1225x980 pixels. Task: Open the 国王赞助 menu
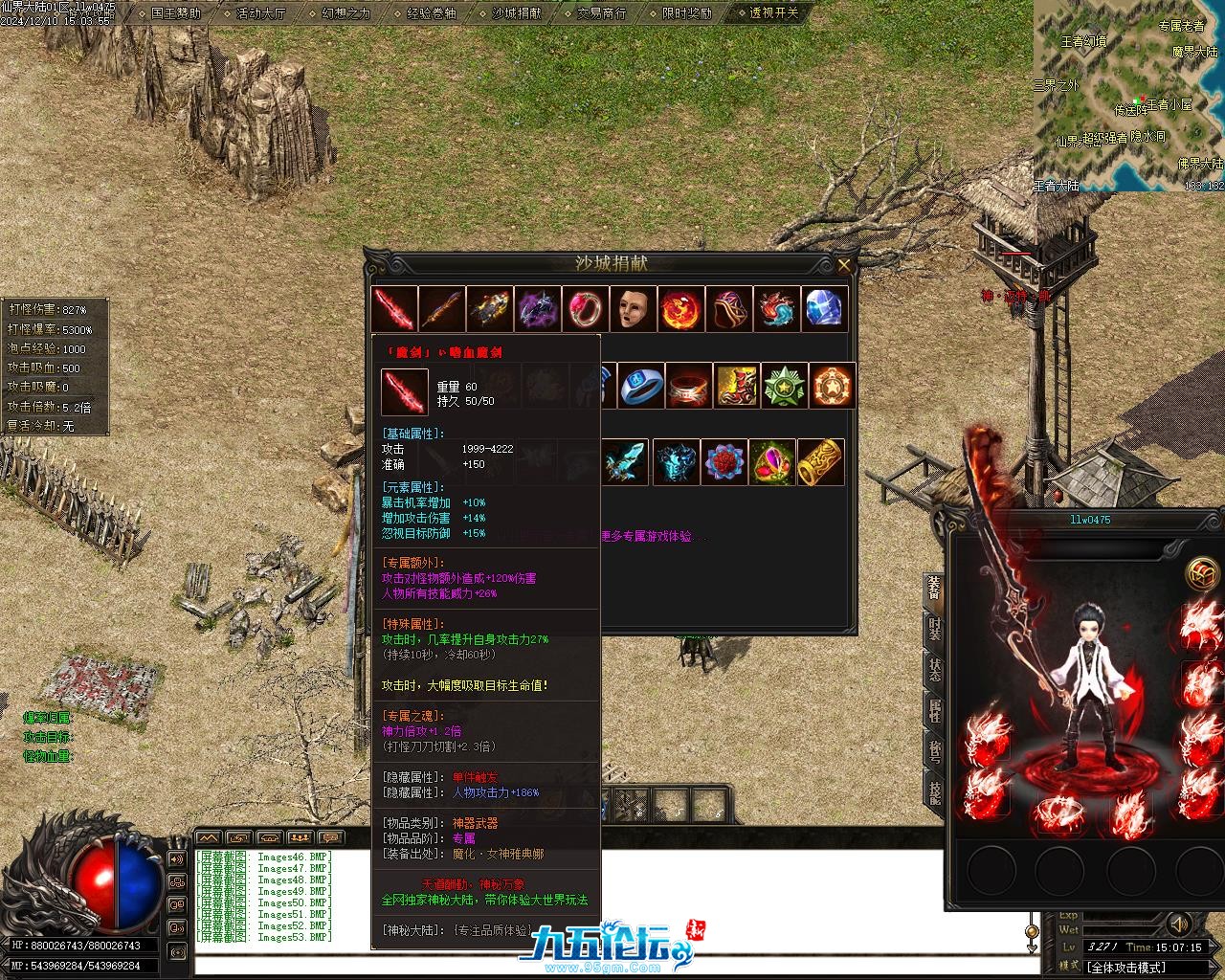pyautogui.click(x=175, y=13)
